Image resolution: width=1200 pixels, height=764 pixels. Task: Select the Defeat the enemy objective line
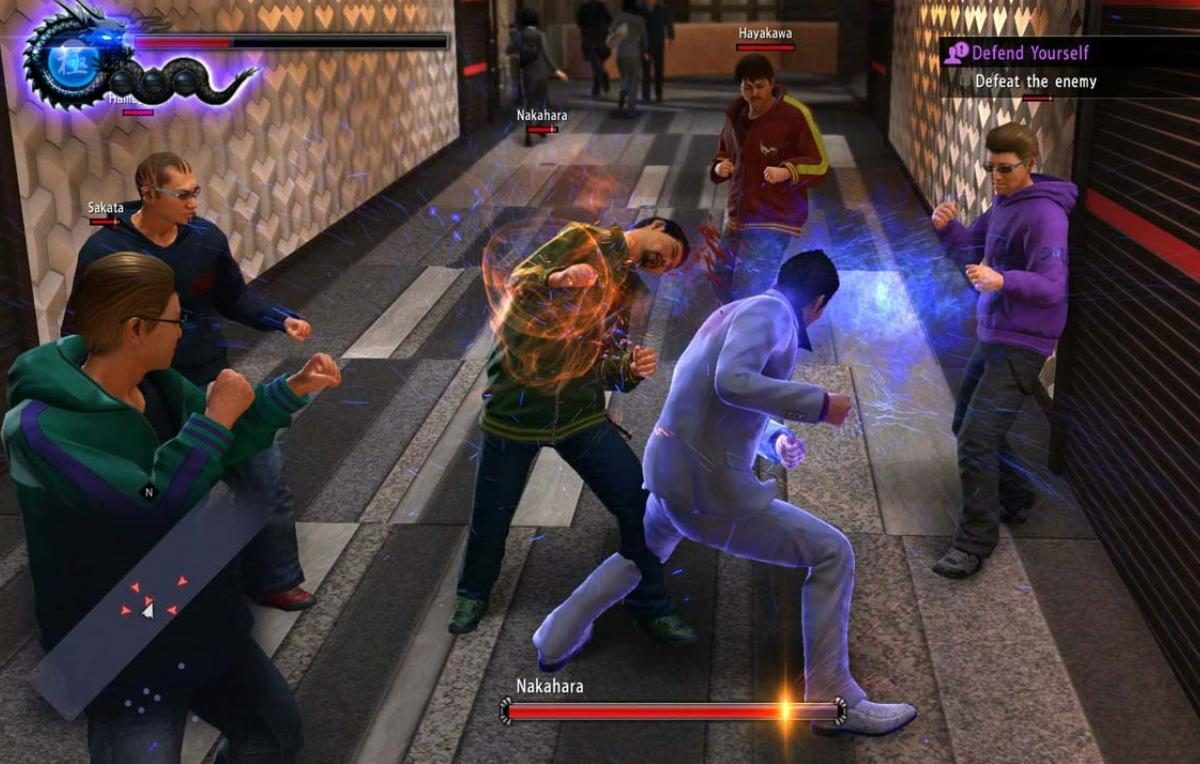click(x=1035, y=82)
